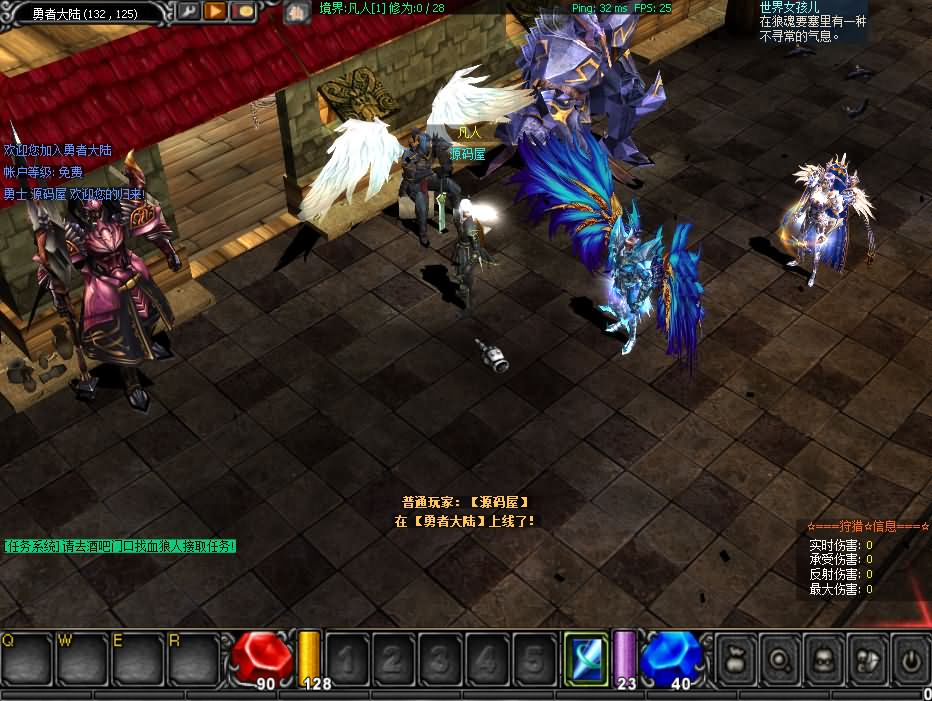Click the two-heads social button
Image resolution: width=932 pixels, height=701 pixels.
click(x=867, y=659)
